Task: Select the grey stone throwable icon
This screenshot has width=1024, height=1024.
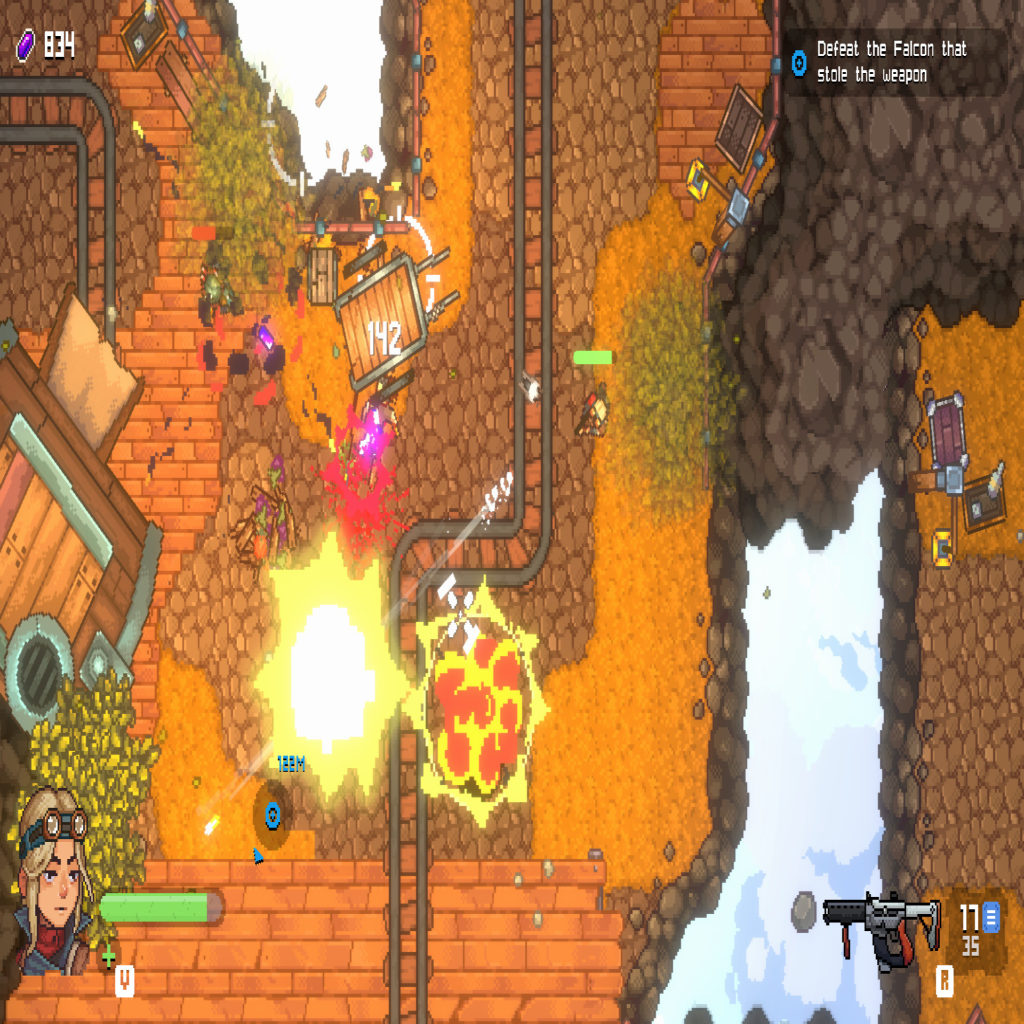Action: pos(805,910)
